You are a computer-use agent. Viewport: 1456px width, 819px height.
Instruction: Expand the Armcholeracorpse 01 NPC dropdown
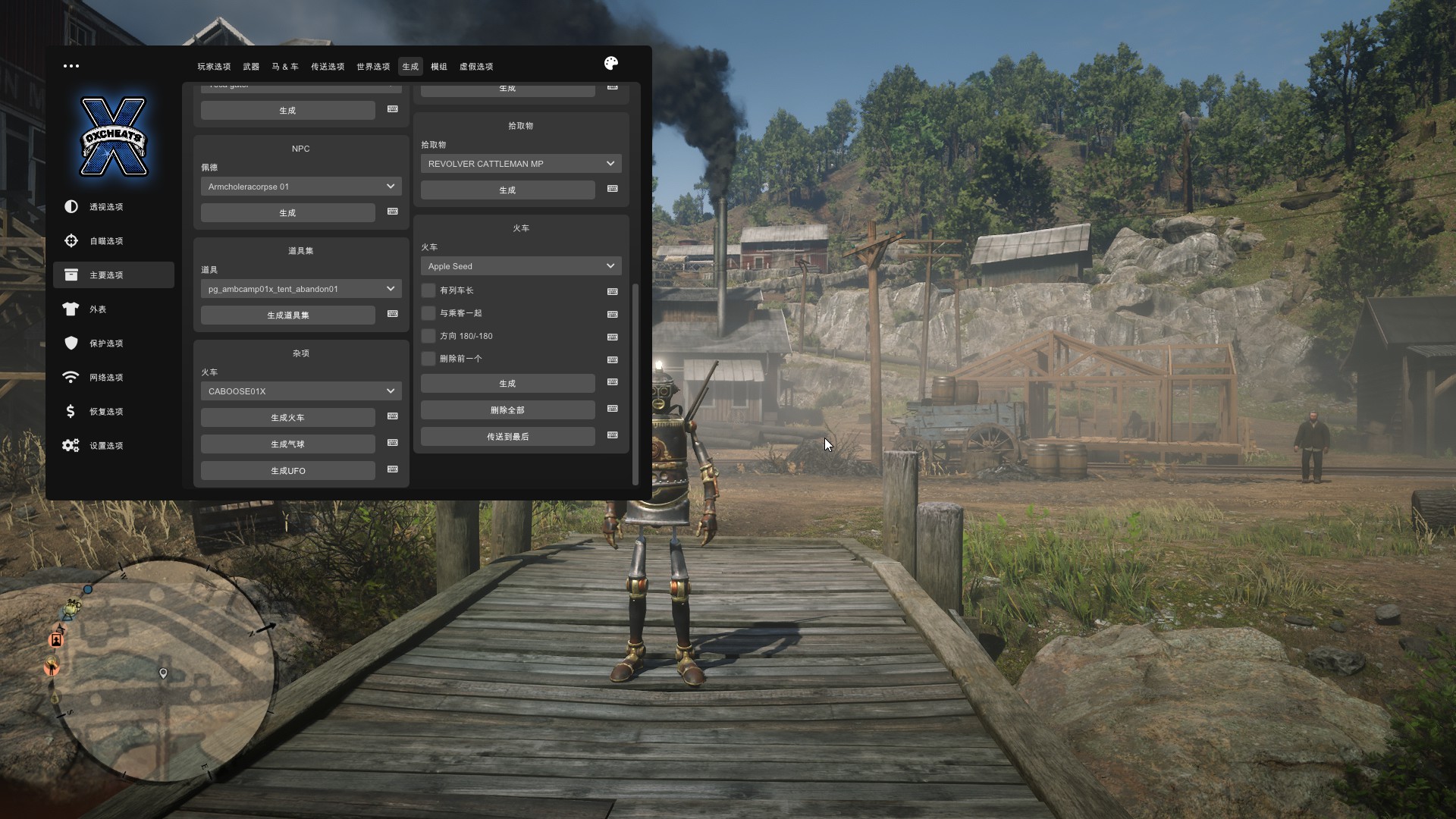(x=301, y=187)
